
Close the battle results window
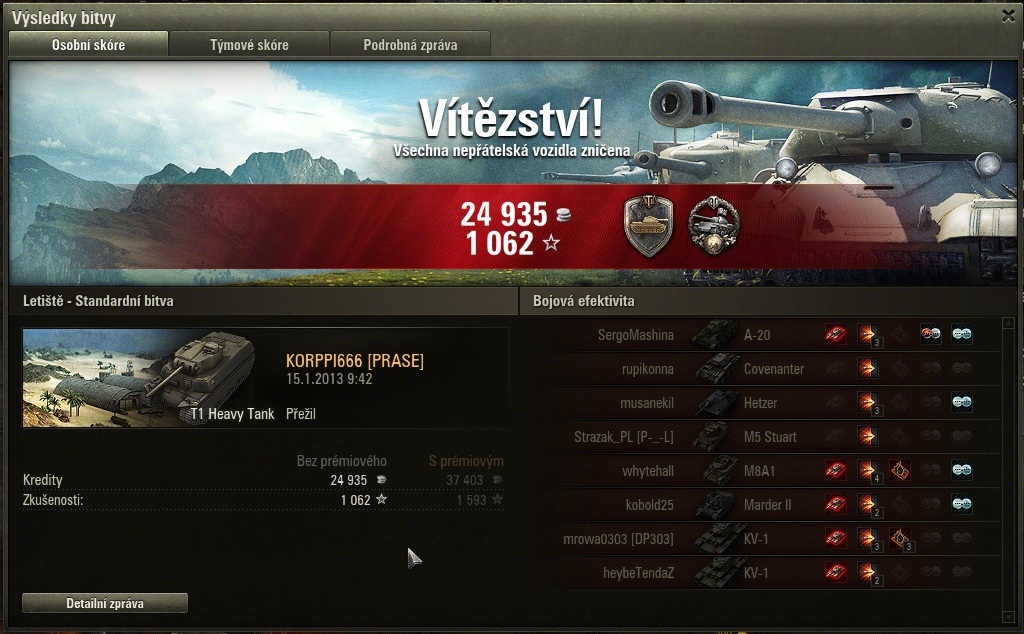[1008, 16]
